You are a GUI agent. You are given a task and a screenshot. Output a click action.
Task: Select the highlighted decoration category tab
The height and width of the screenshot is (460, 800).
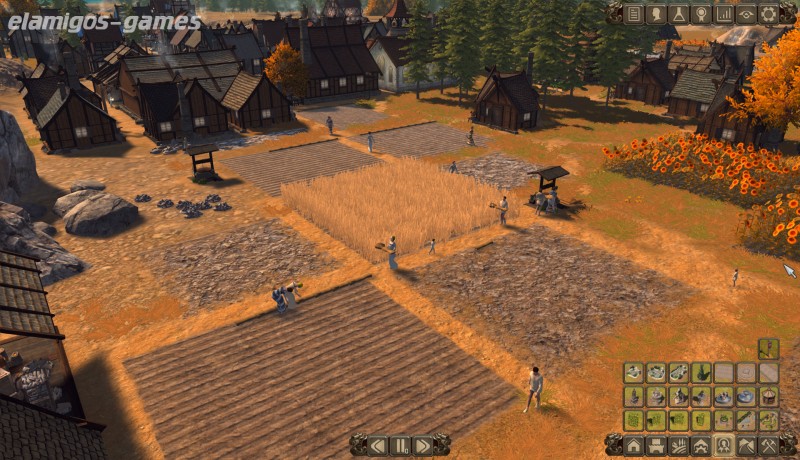point(724,445)
